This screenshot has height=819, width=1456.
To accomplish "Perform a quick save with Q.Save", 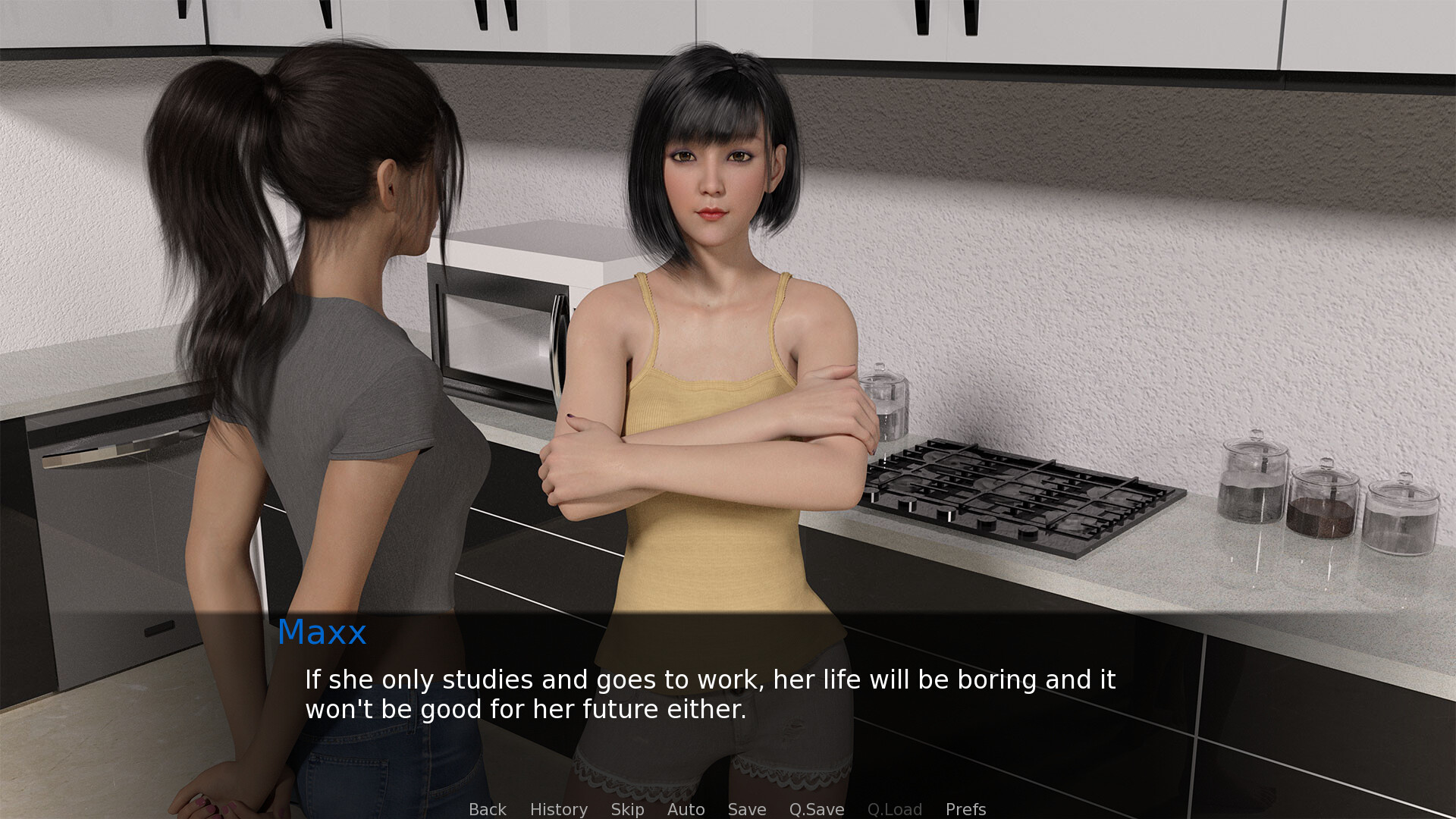I will (816, 809).
